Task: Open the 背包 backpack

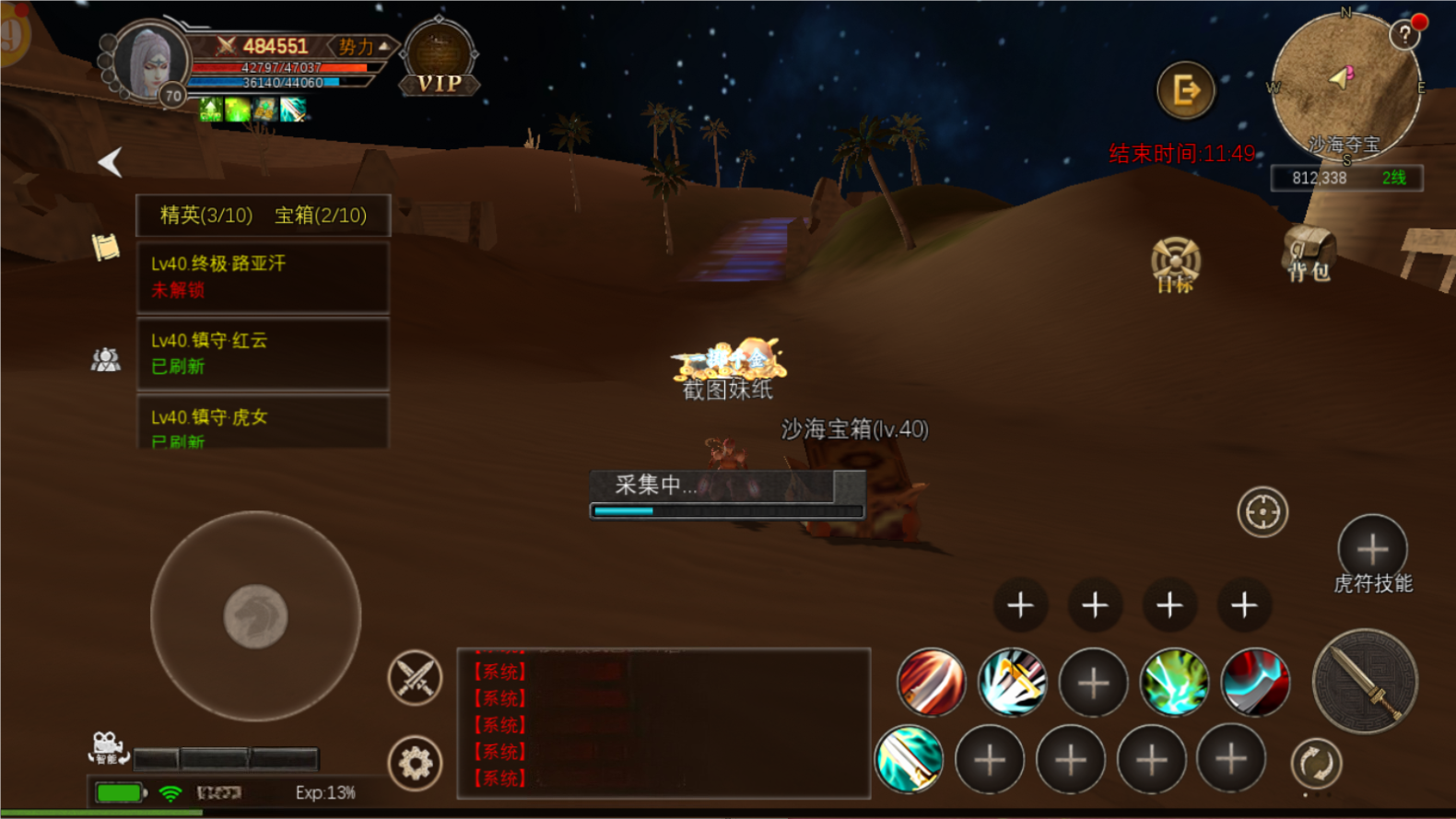Action: 1309,253
